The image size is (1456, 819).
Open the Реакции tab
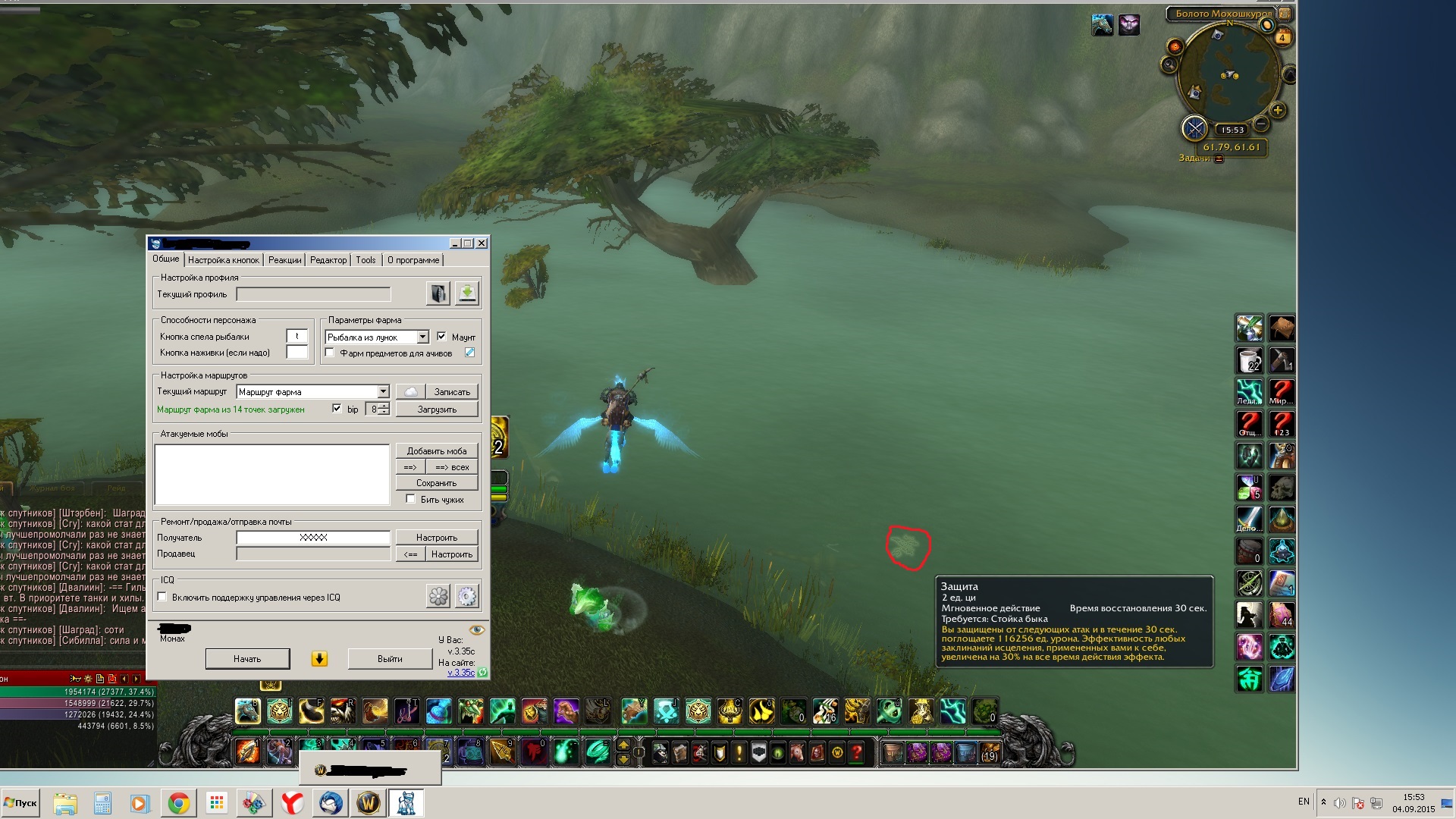point(284,260)
